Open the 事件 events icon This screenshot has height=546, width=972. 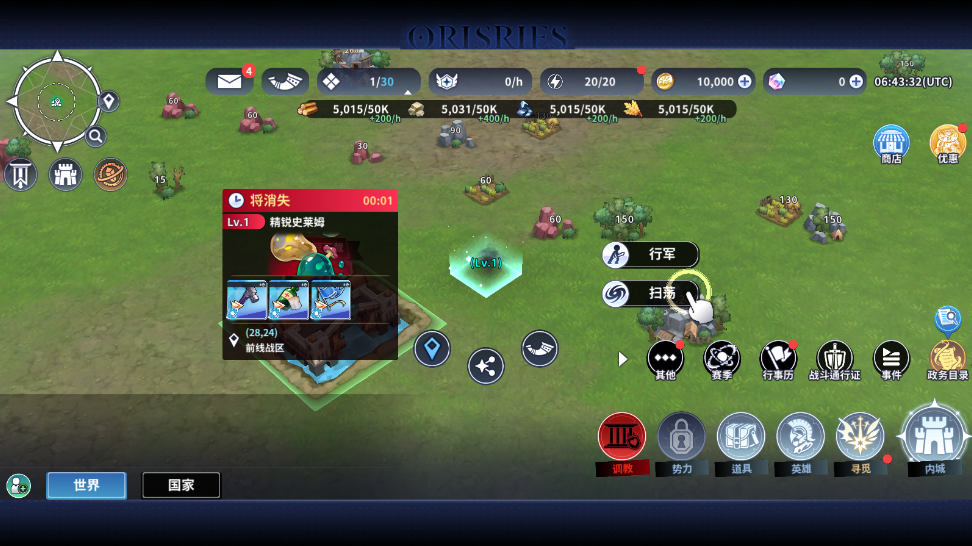[891, 357]
